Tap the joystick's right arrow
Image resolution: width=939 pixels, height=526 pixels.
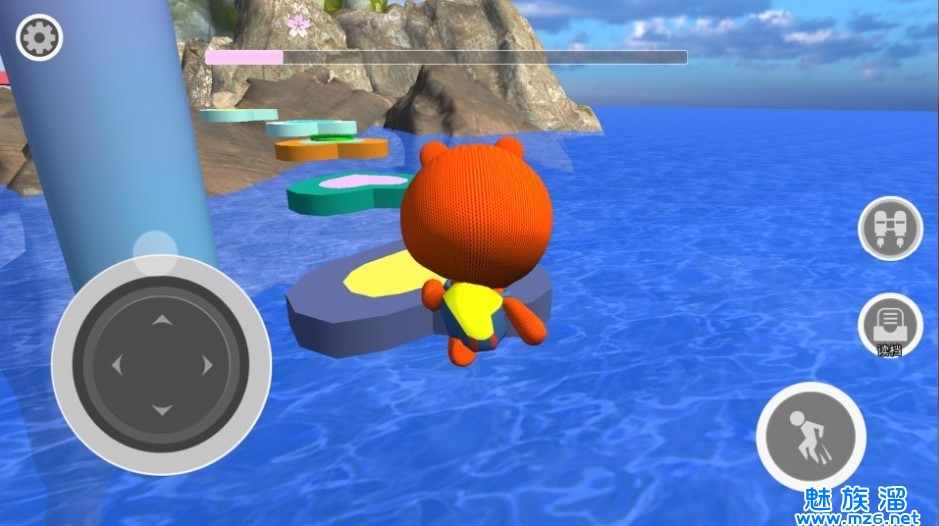tap(208, 365)
